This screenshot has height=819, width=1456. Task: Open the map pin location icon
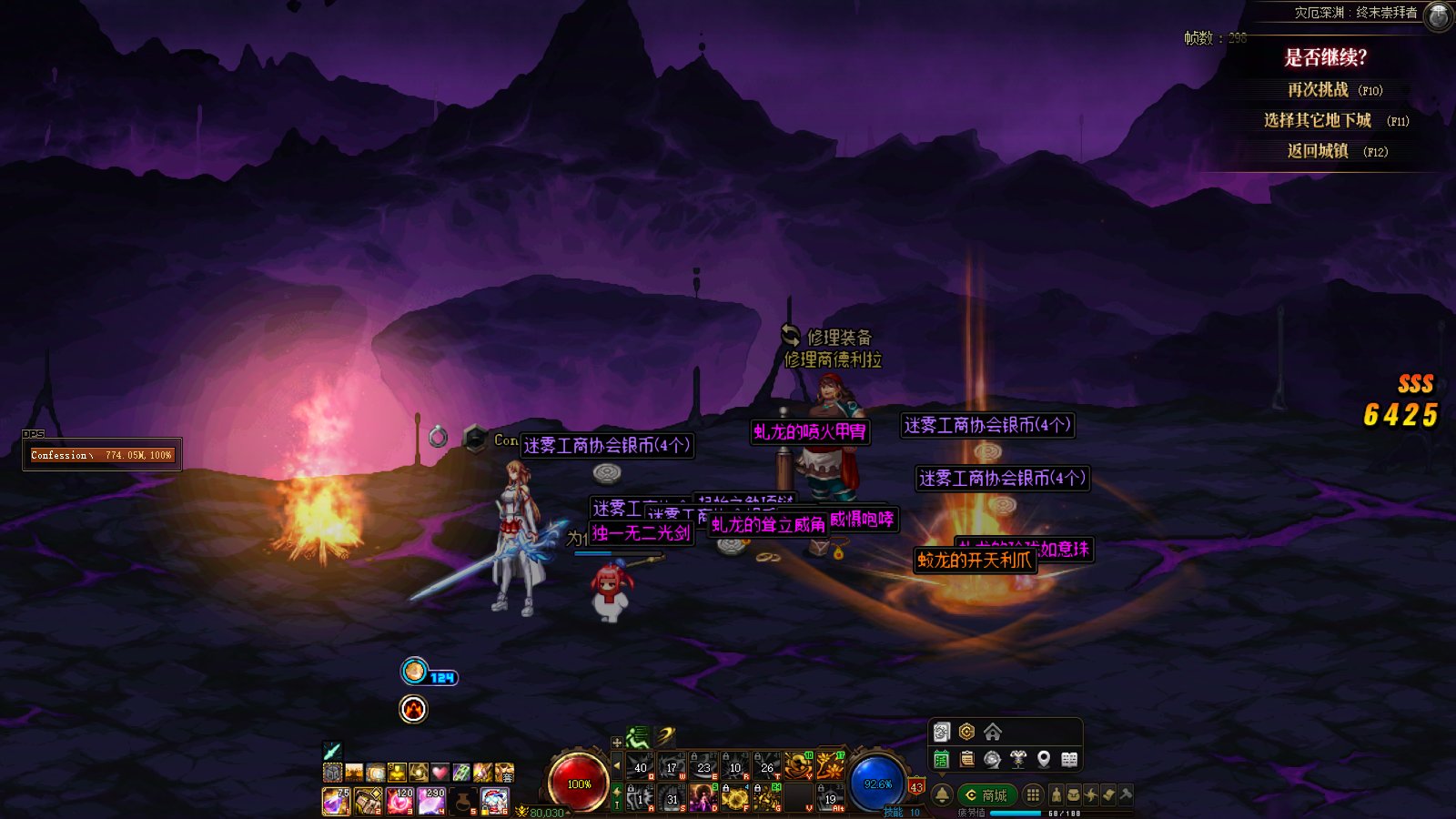point(1044,759)
